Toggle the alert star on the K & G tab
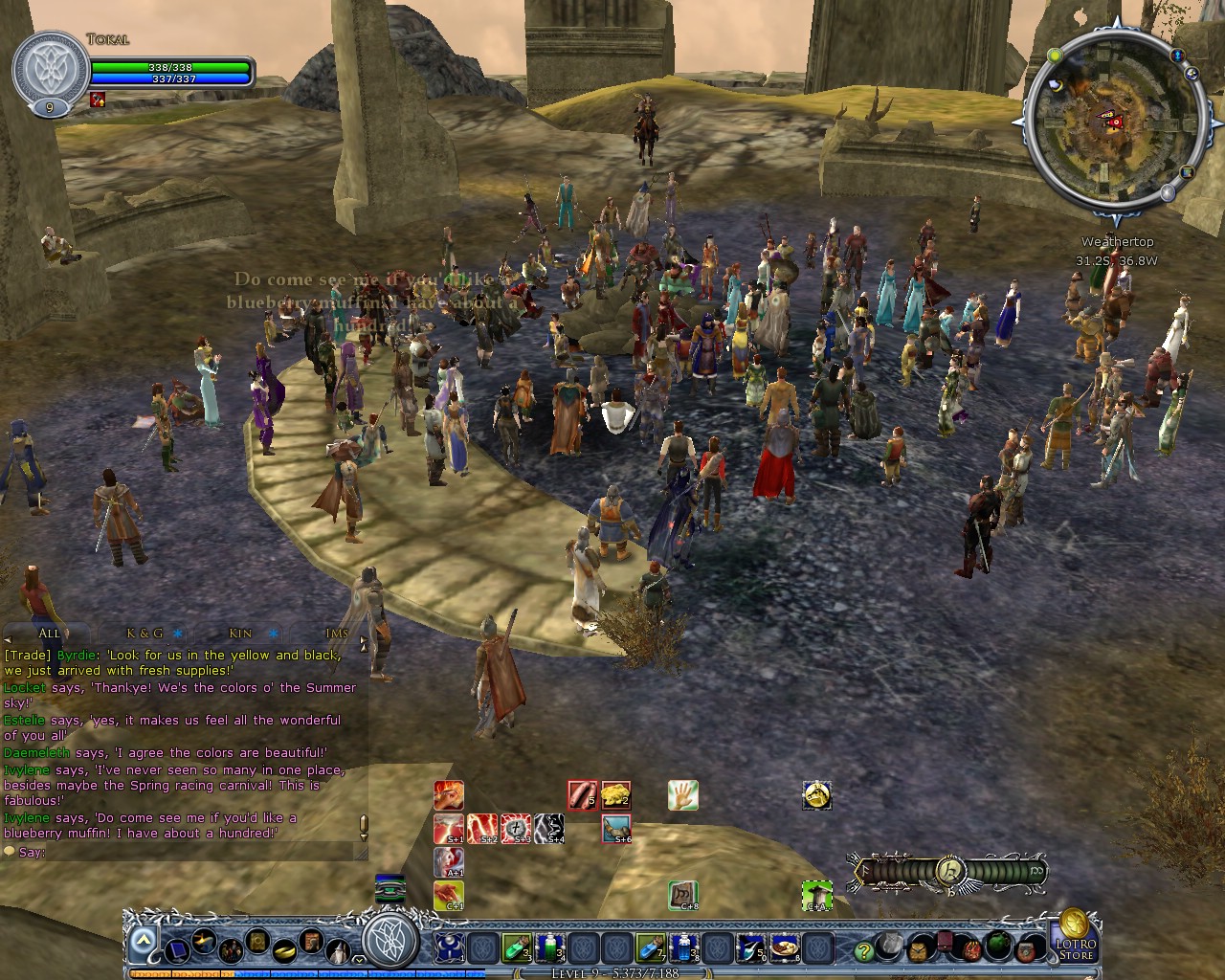1225x980 pixels. [178, 634]
